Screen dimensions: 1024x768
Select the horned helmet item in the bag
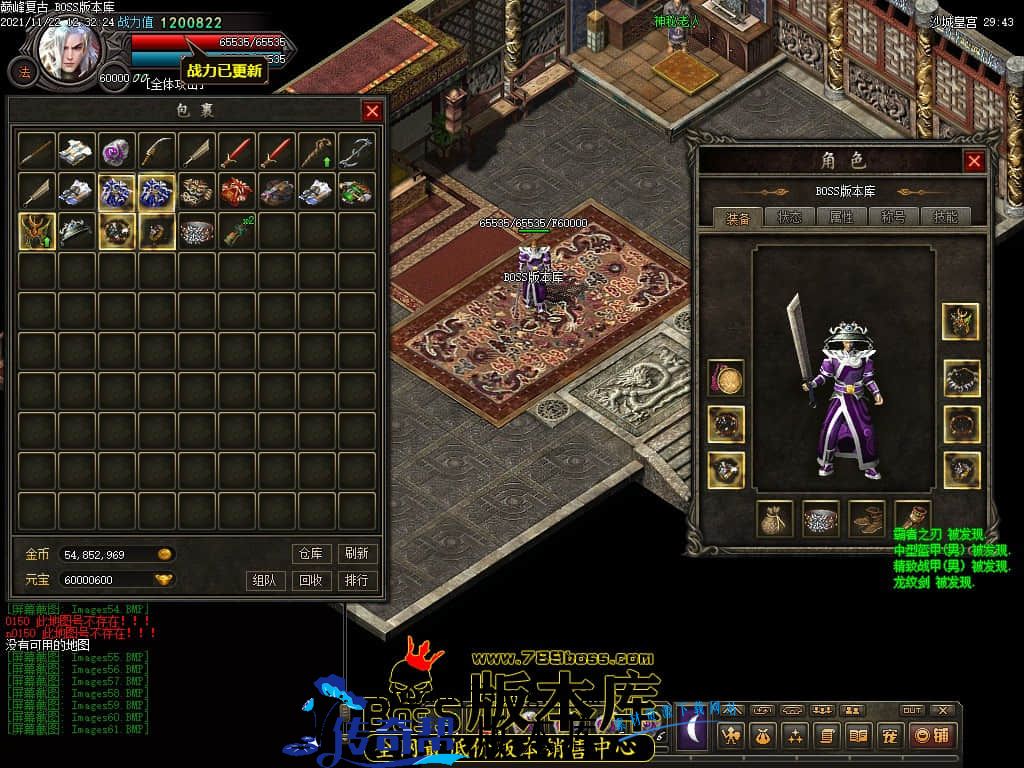(x=37, y=231)
